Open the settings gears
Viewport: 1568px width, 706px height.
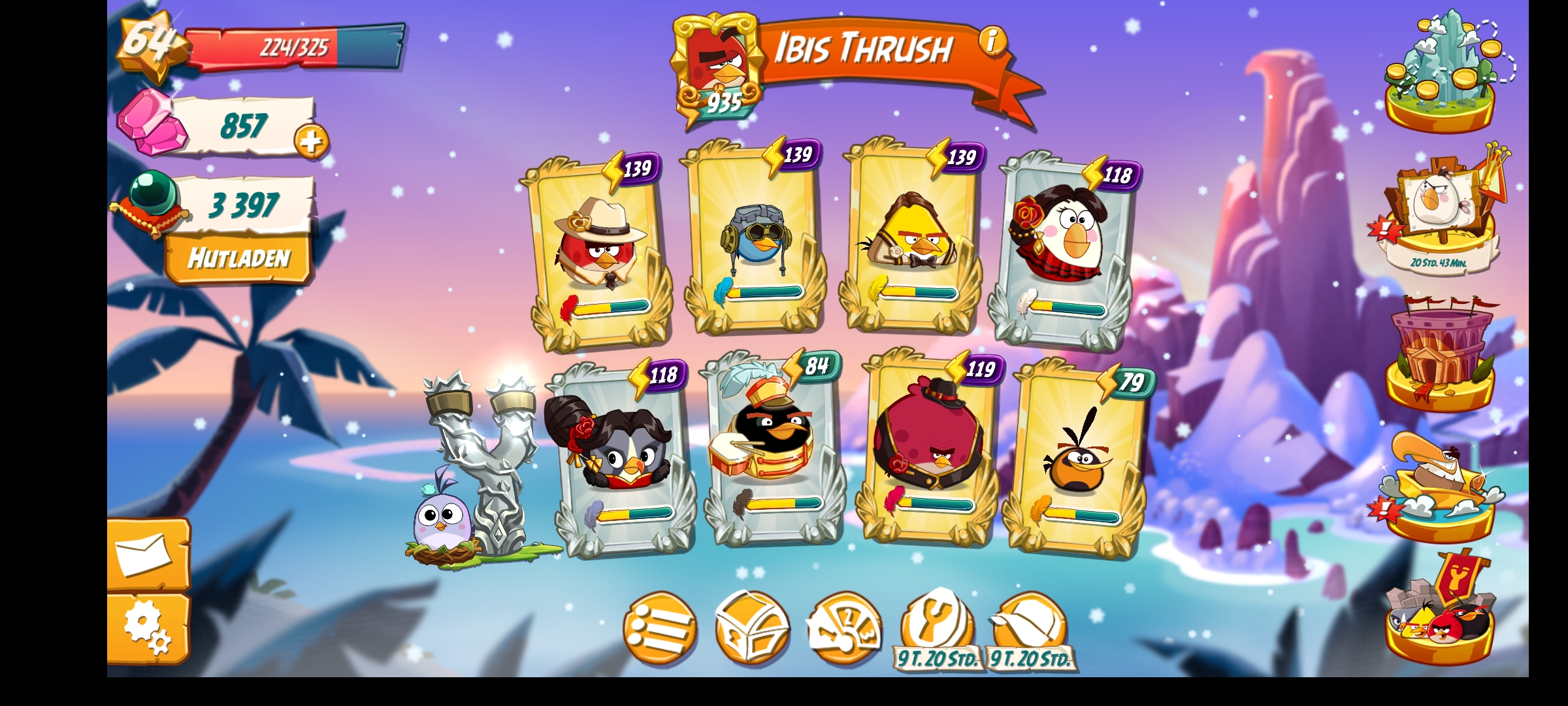coord(148,628)
